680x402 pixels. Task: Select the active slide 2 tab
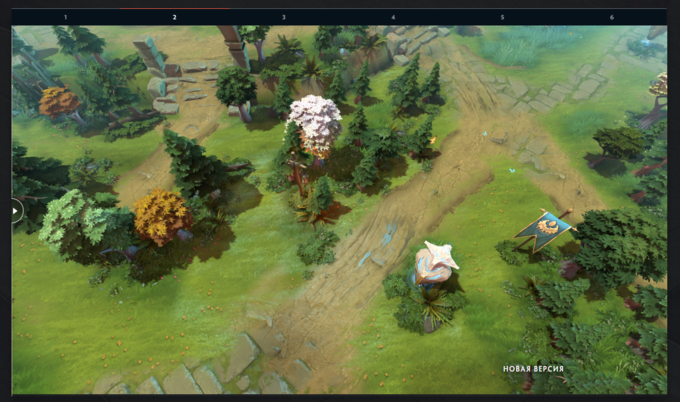(174, 17)
